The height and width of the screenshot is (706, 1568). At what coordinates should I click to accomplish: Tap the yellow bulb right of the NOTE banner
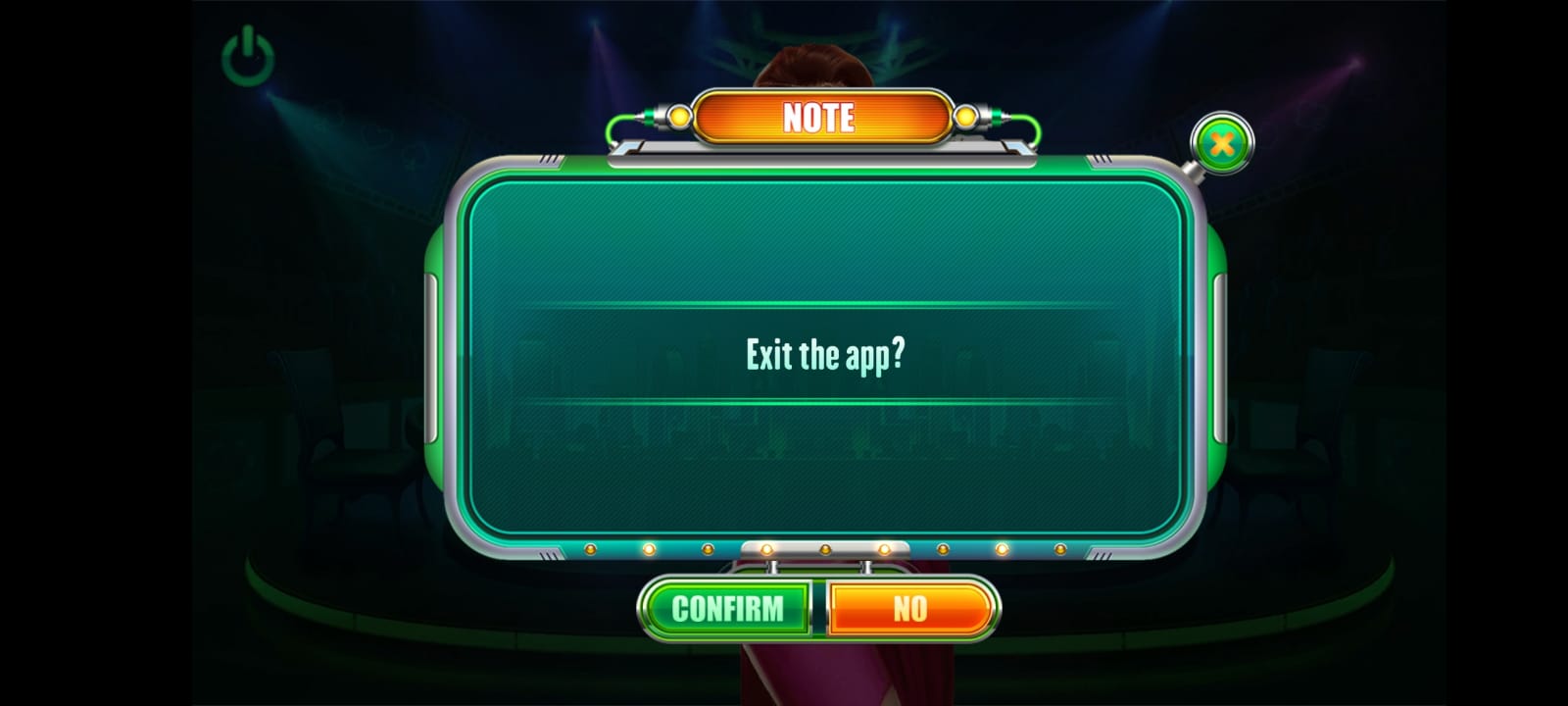[965, 116]
